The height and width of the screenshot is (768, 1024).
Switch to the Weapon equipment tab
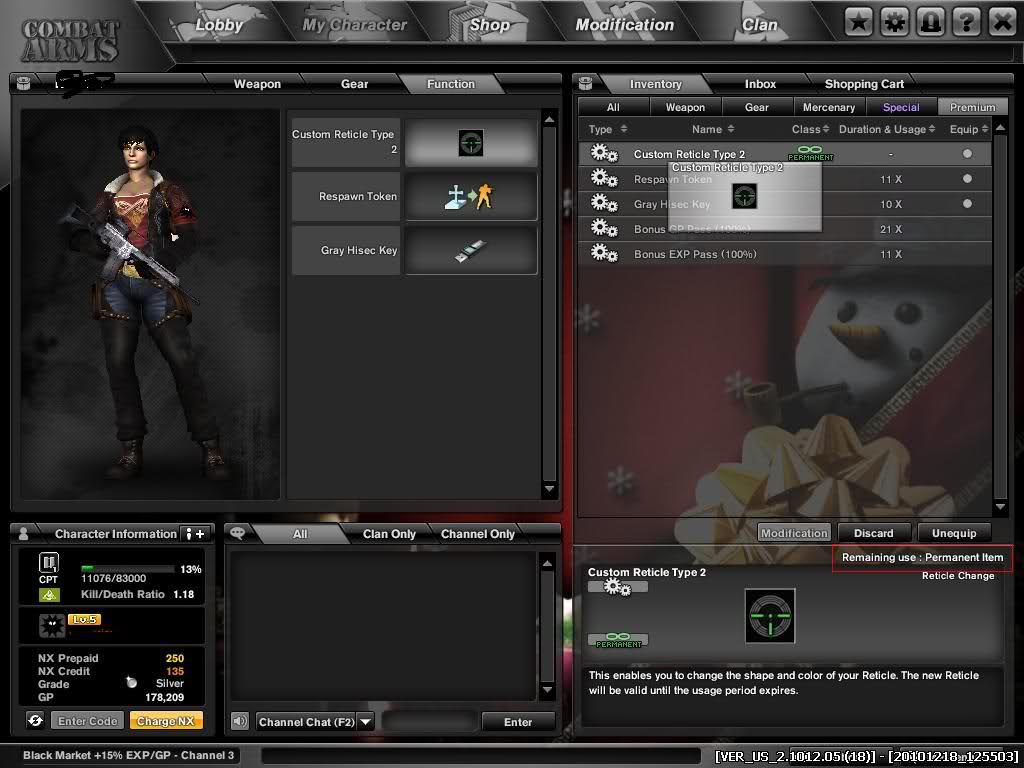click(257, 84)
